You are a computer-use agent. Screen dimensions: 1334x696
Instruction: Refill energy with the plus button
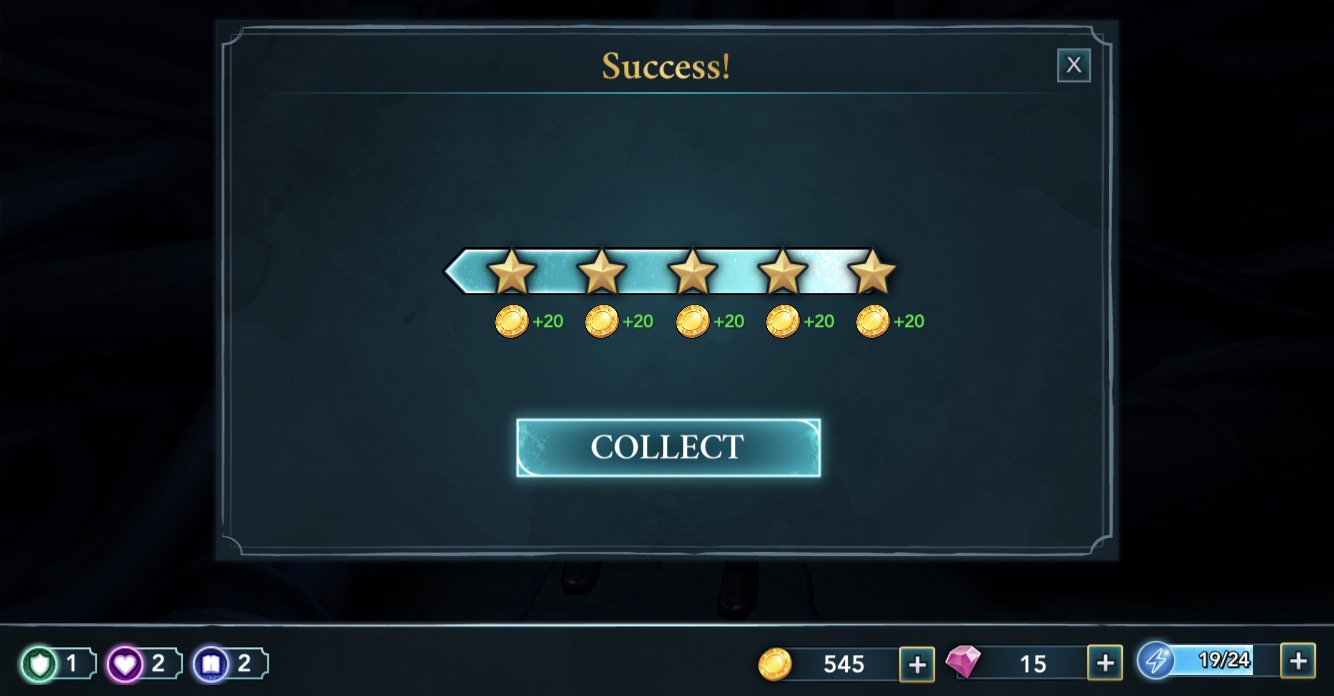1297,660
